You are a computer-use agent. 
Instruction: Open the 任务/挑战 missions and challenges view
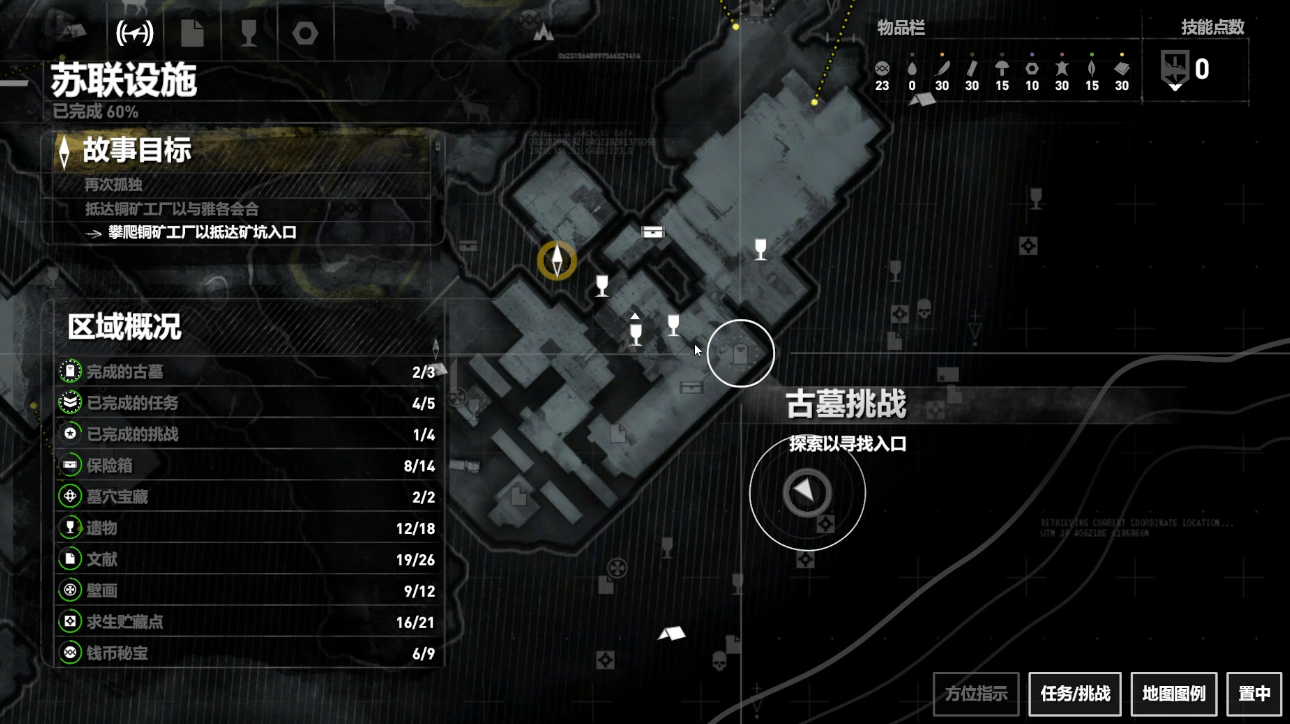tap(1075, 693)
